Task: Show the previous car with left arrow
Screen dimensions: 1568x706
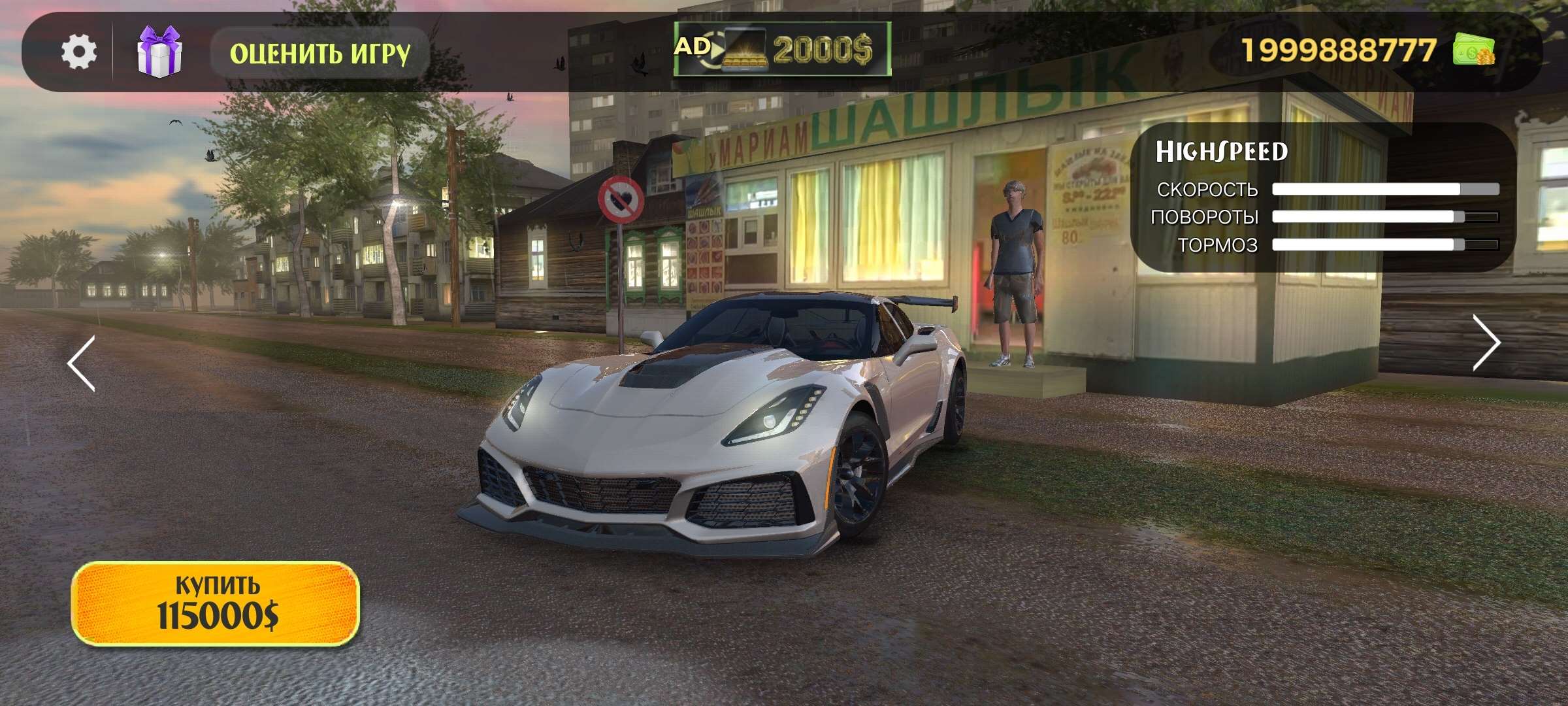Action: [x=82, y=363]
